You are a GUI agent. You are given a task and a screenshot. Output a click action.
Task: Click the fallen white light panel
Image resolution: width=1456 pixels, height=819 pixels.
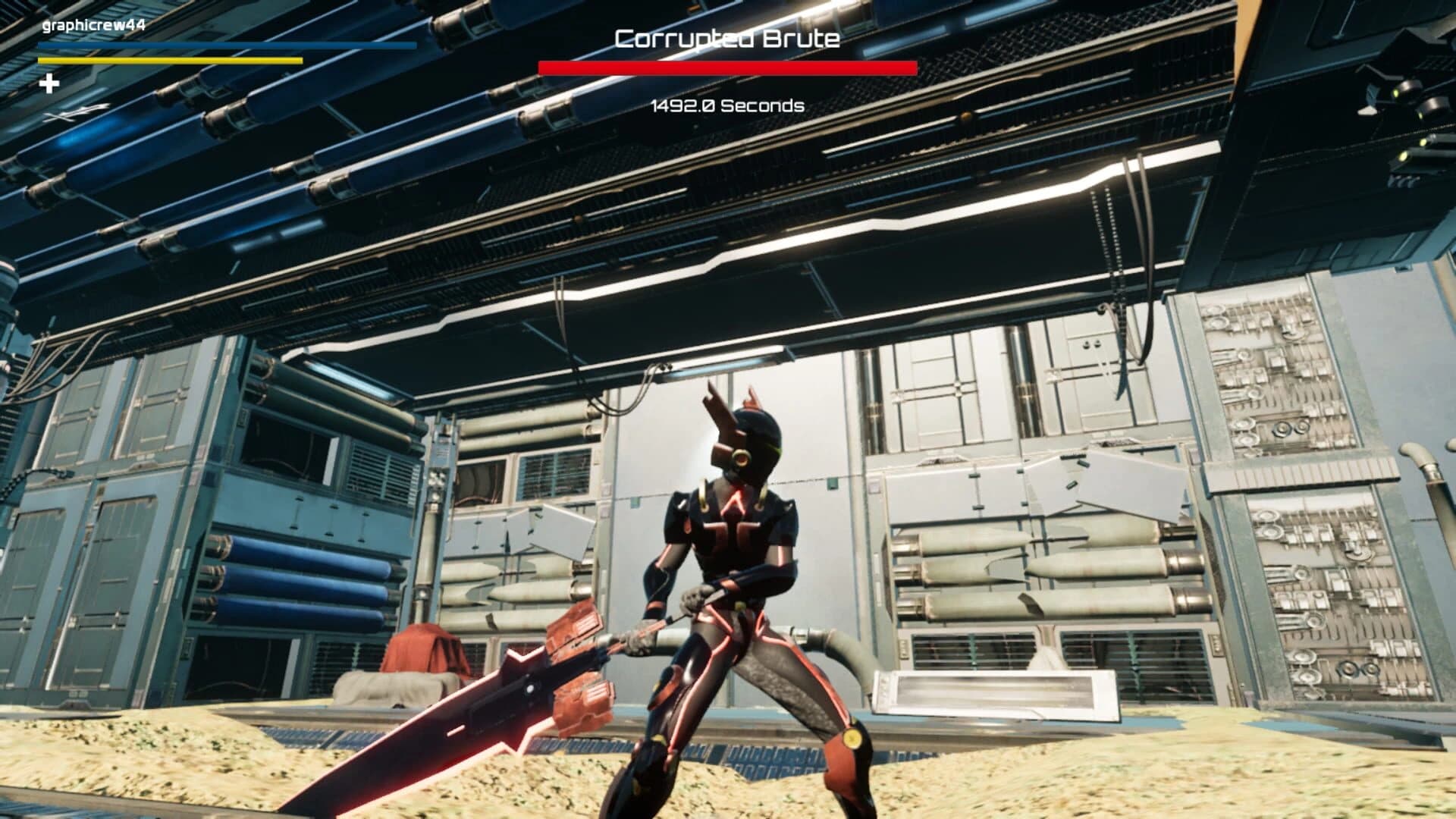click(x=993, y=694)
